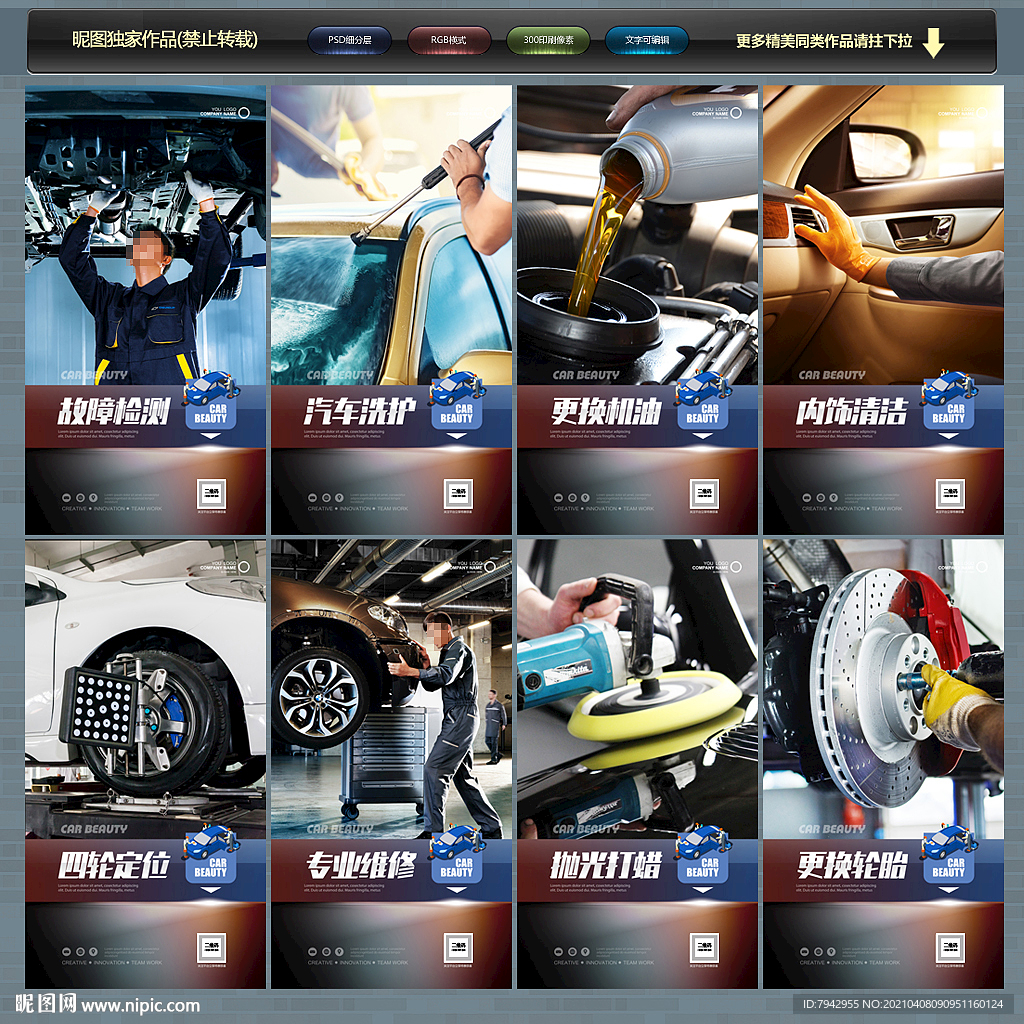Select the 汽车洗护 poster thumbnail
Viewport: 1024px width, 1024px height.
coord(391,310)
